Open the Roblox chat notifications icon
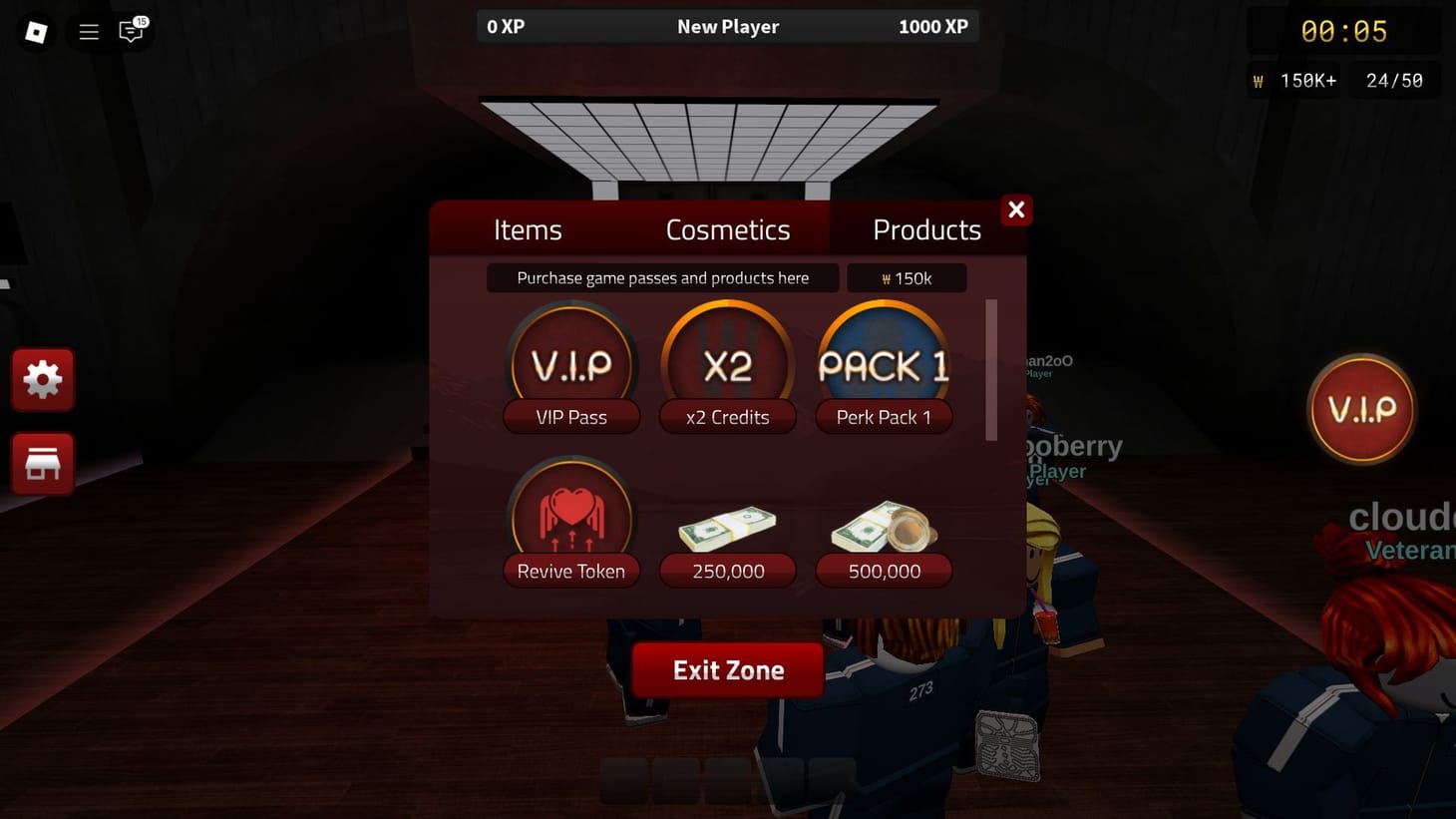 [130, 31]
